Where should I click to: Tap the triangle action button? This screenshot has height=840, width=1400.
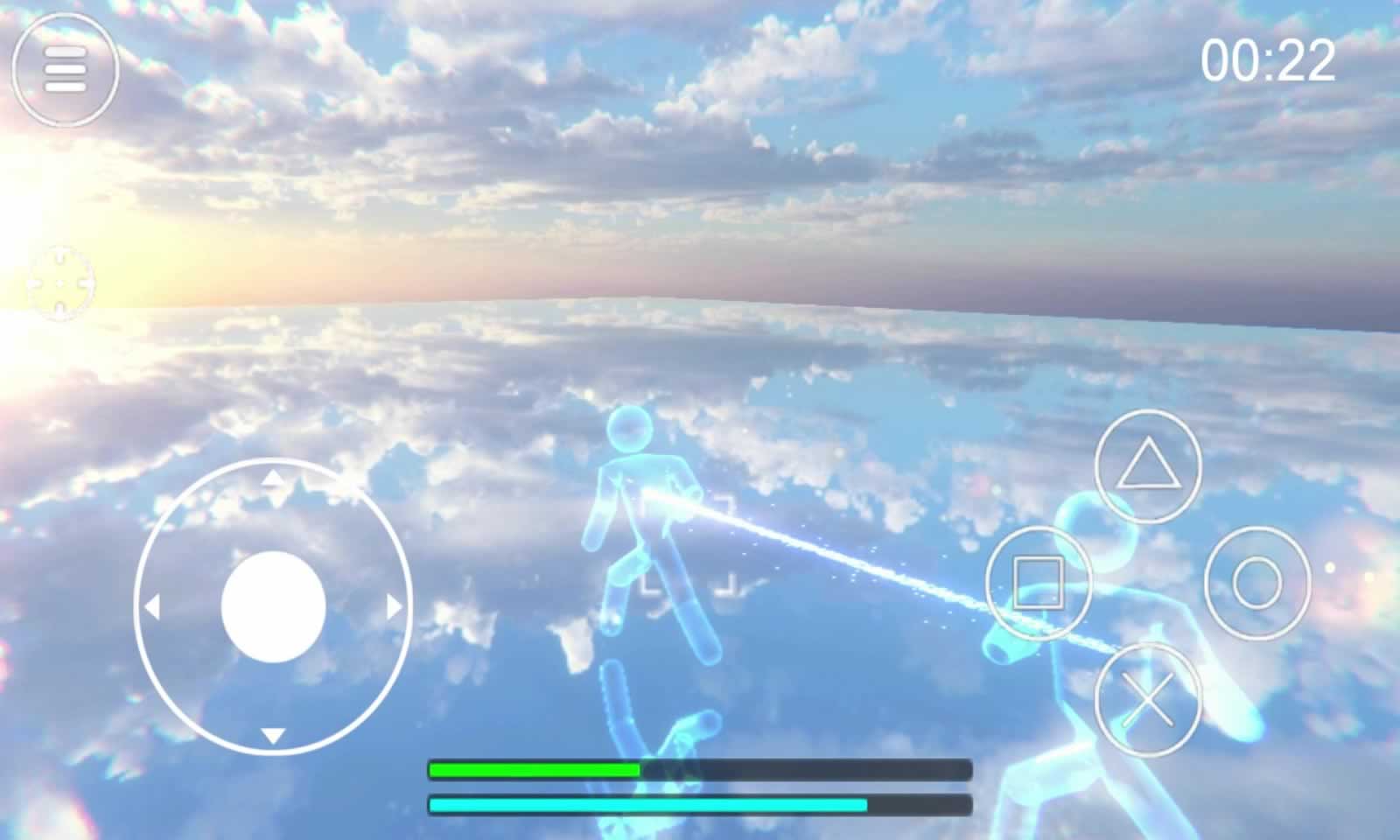[x=1151, y=466]
